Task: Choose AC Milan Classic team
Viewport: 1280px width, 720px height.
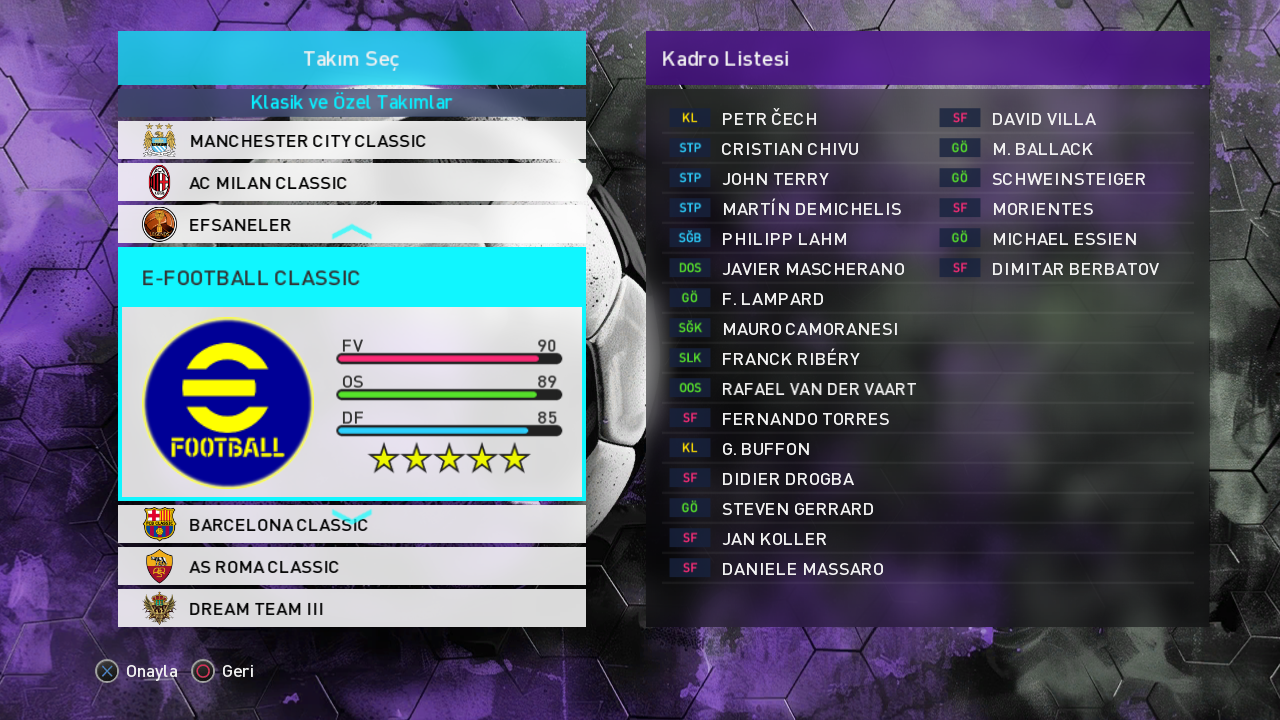Action: (x=351, y=183)
